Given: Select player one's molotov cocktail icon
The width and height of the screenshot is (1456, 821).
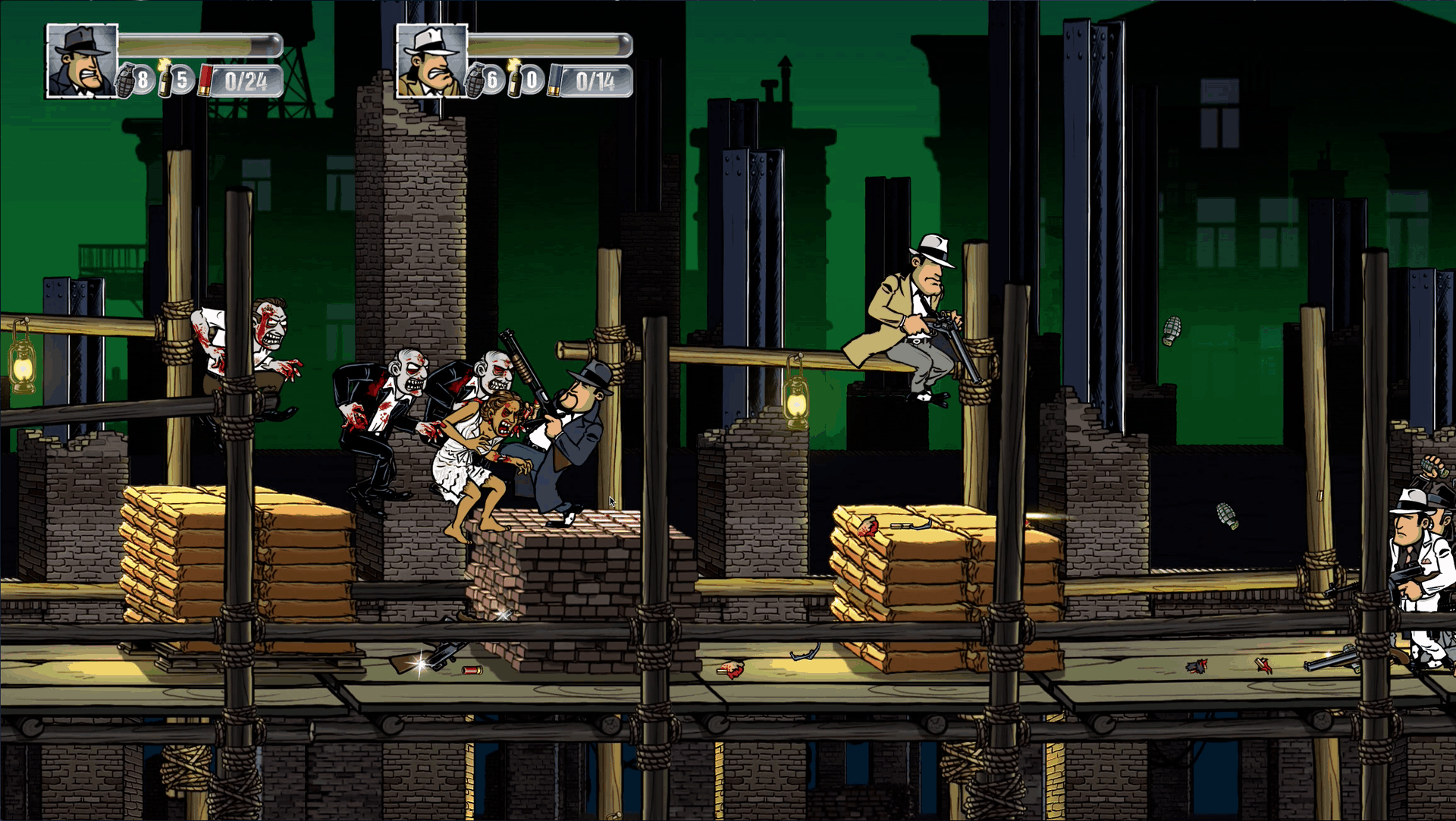Looking at the screenshot, I should pyautogui.click(x=165, y=79).
